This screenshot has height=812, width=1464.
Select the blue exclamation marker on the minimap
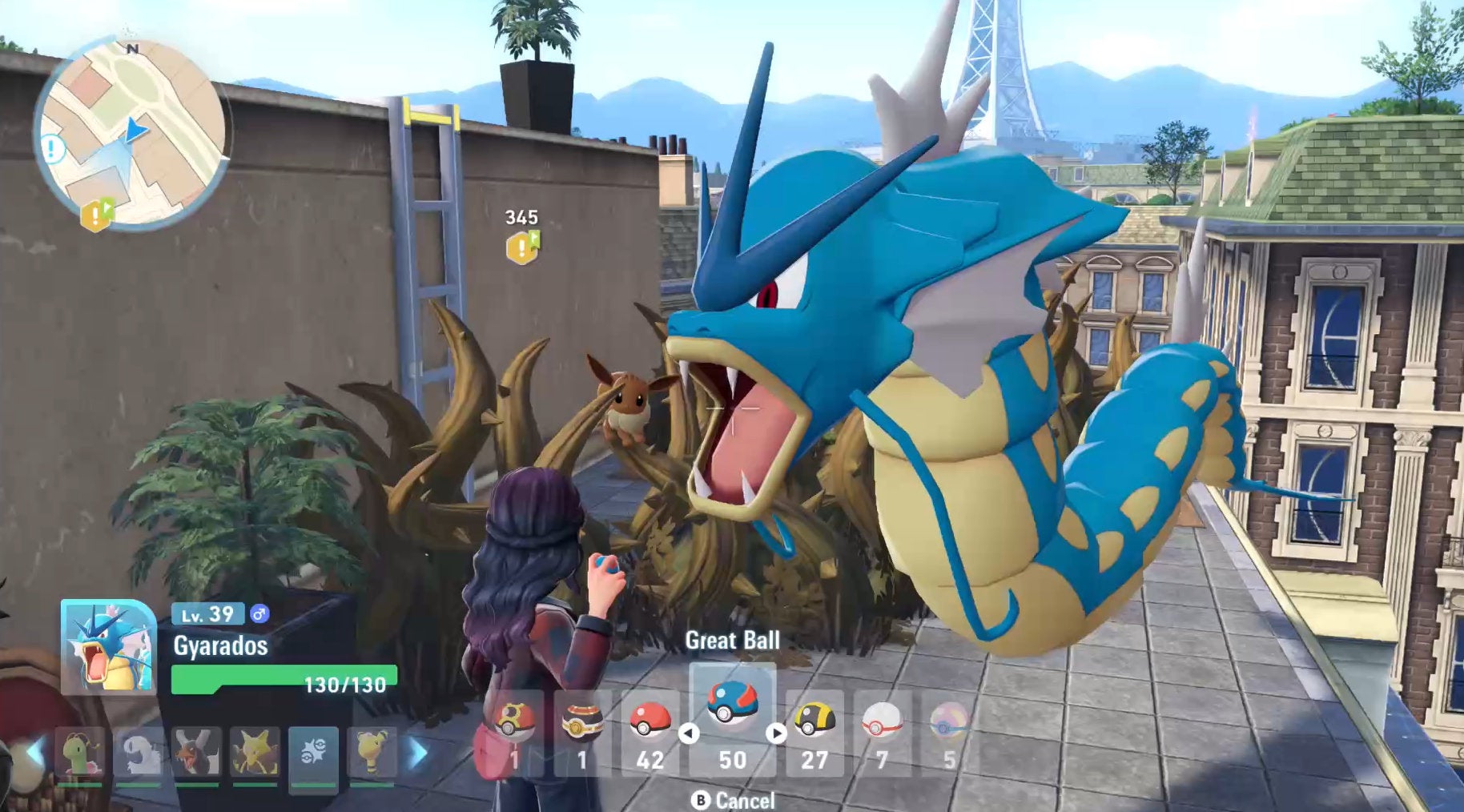click(54, 149)
